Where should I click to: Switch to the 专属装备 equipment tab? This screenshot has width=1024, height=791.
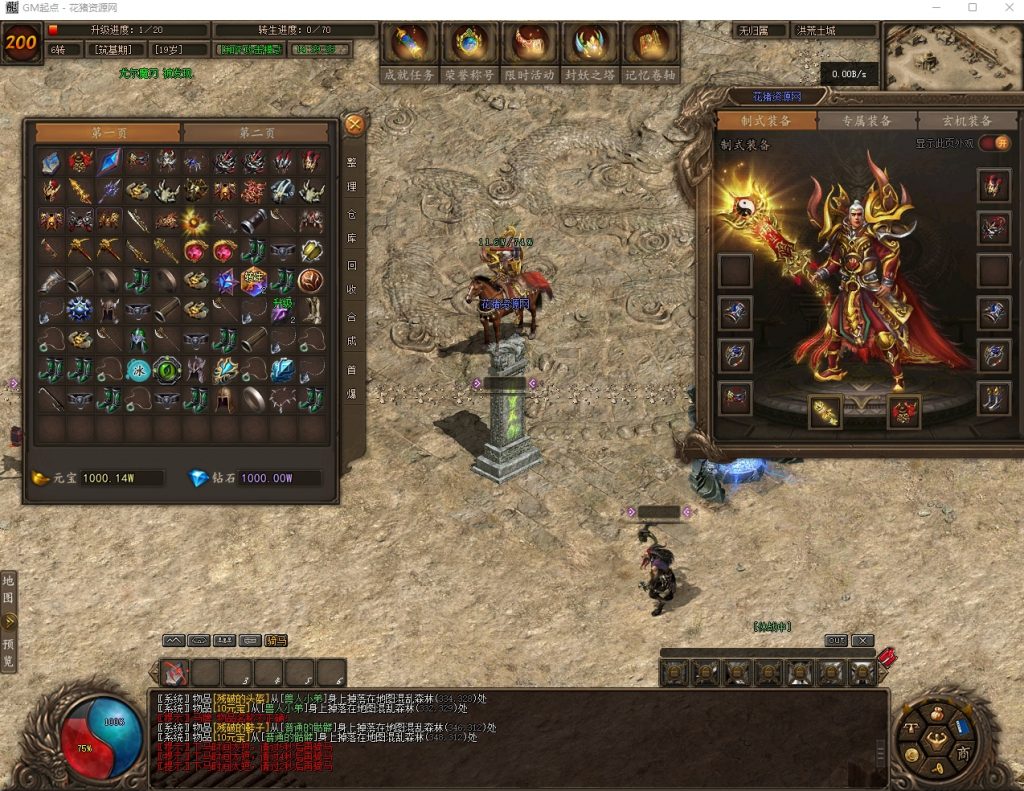867,121
